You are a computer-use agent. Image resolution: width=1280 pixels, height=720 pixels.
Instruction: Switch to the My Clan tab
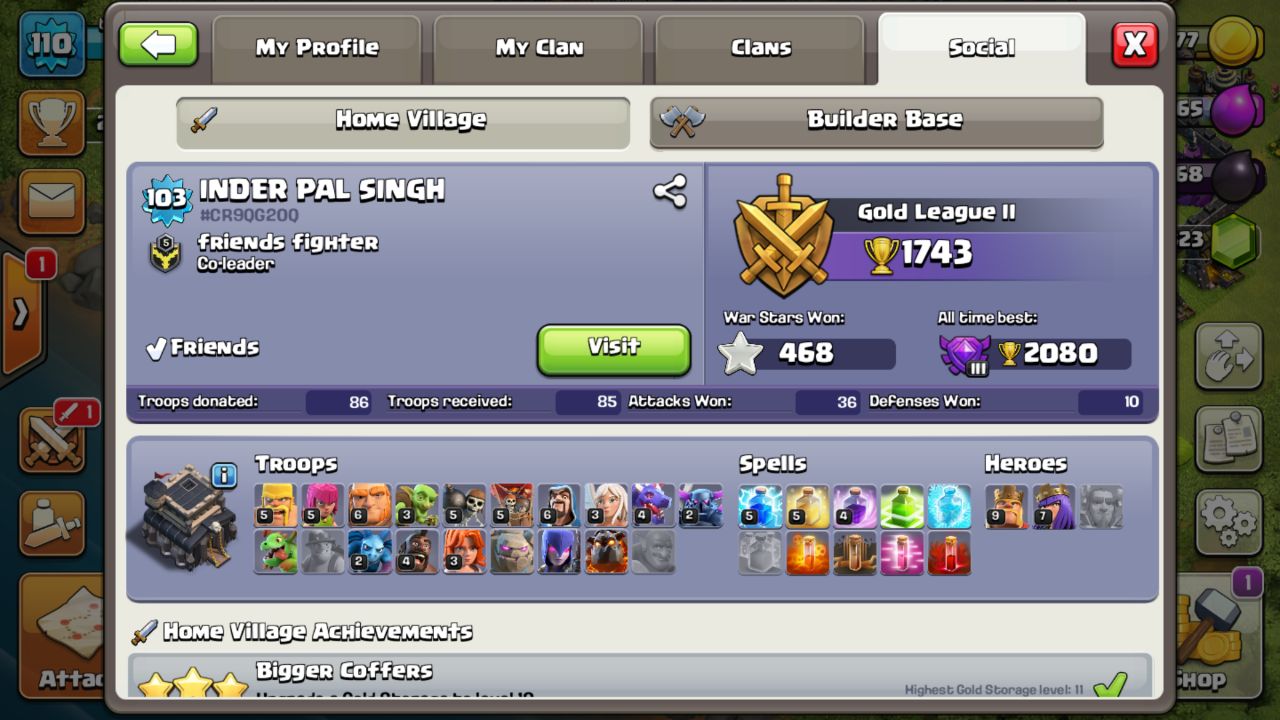click(x=539, y=47)
